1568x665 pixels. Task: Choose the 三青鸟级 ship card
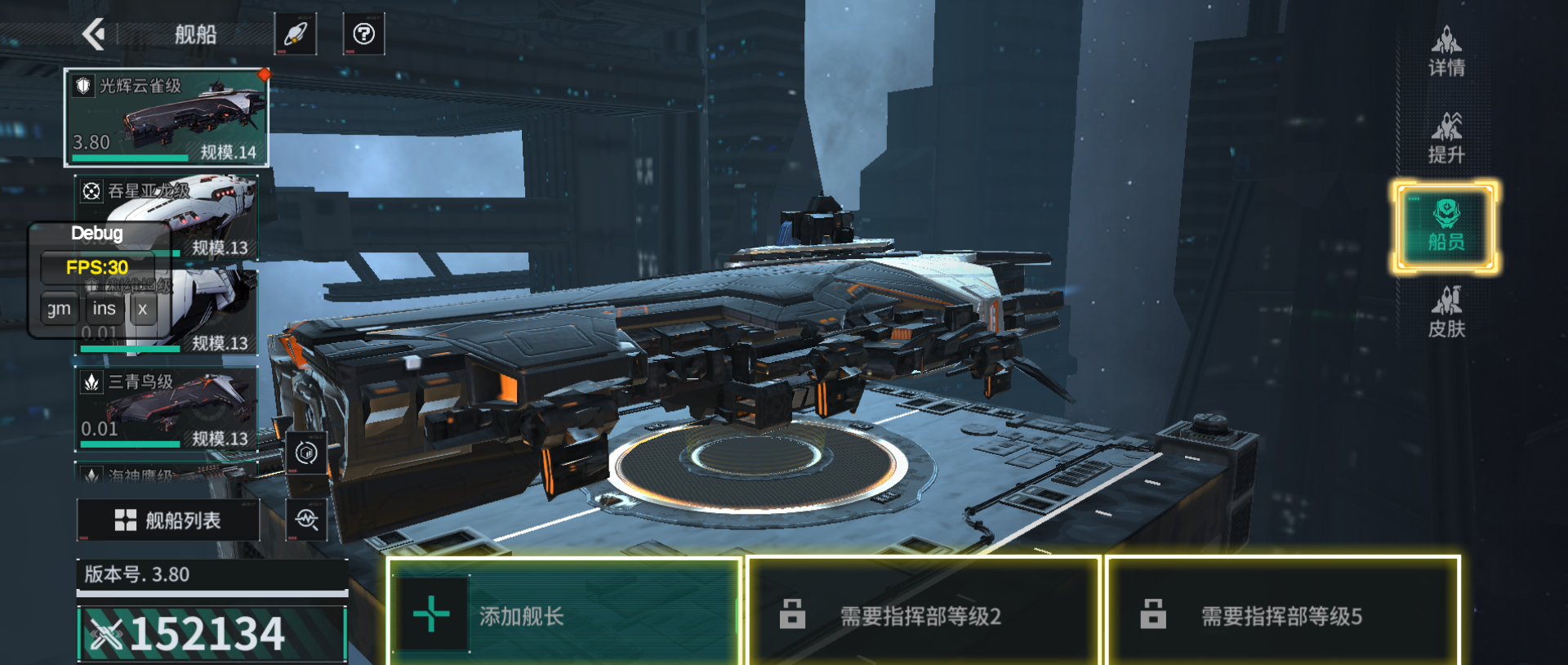pos(167,408)
